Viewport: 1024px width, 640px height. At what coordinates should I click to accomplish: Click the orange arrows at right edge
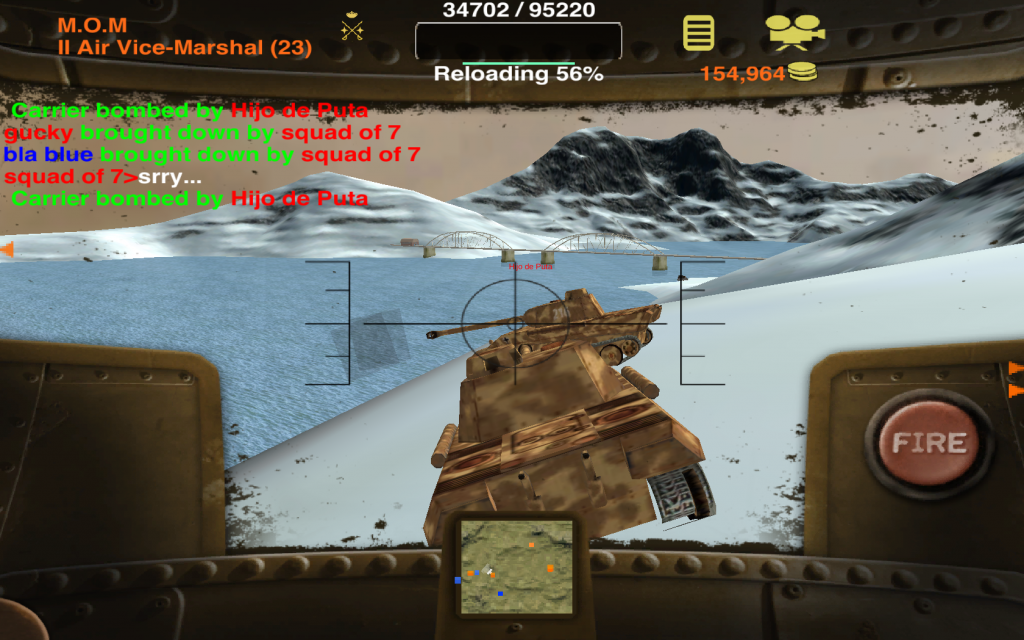(1015, 377)
